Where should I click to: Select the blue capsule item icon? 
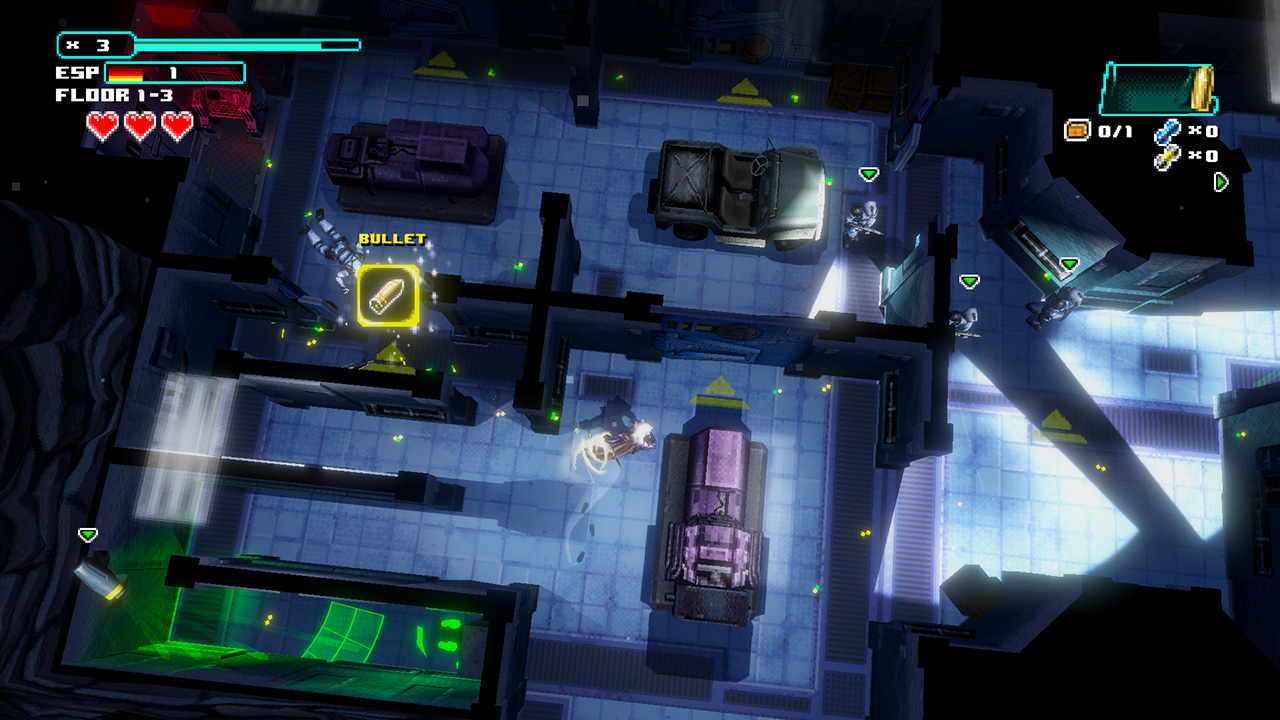pos(1167,131)
